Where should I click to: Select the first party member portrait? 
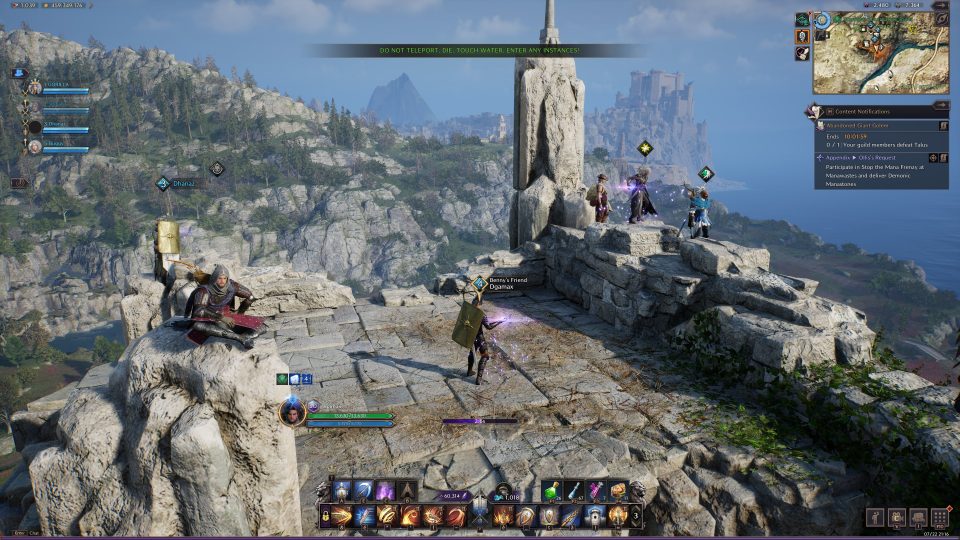[35, 88]
